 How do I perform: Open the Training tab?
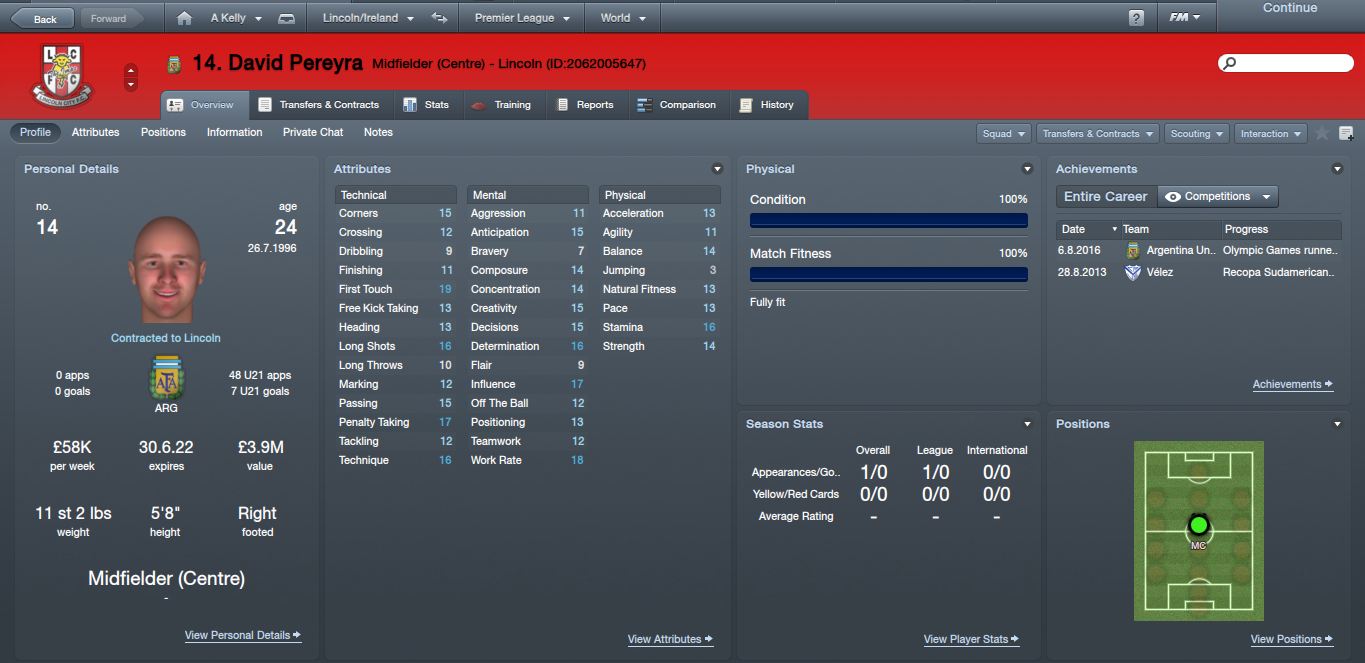[x=501, y=105]
